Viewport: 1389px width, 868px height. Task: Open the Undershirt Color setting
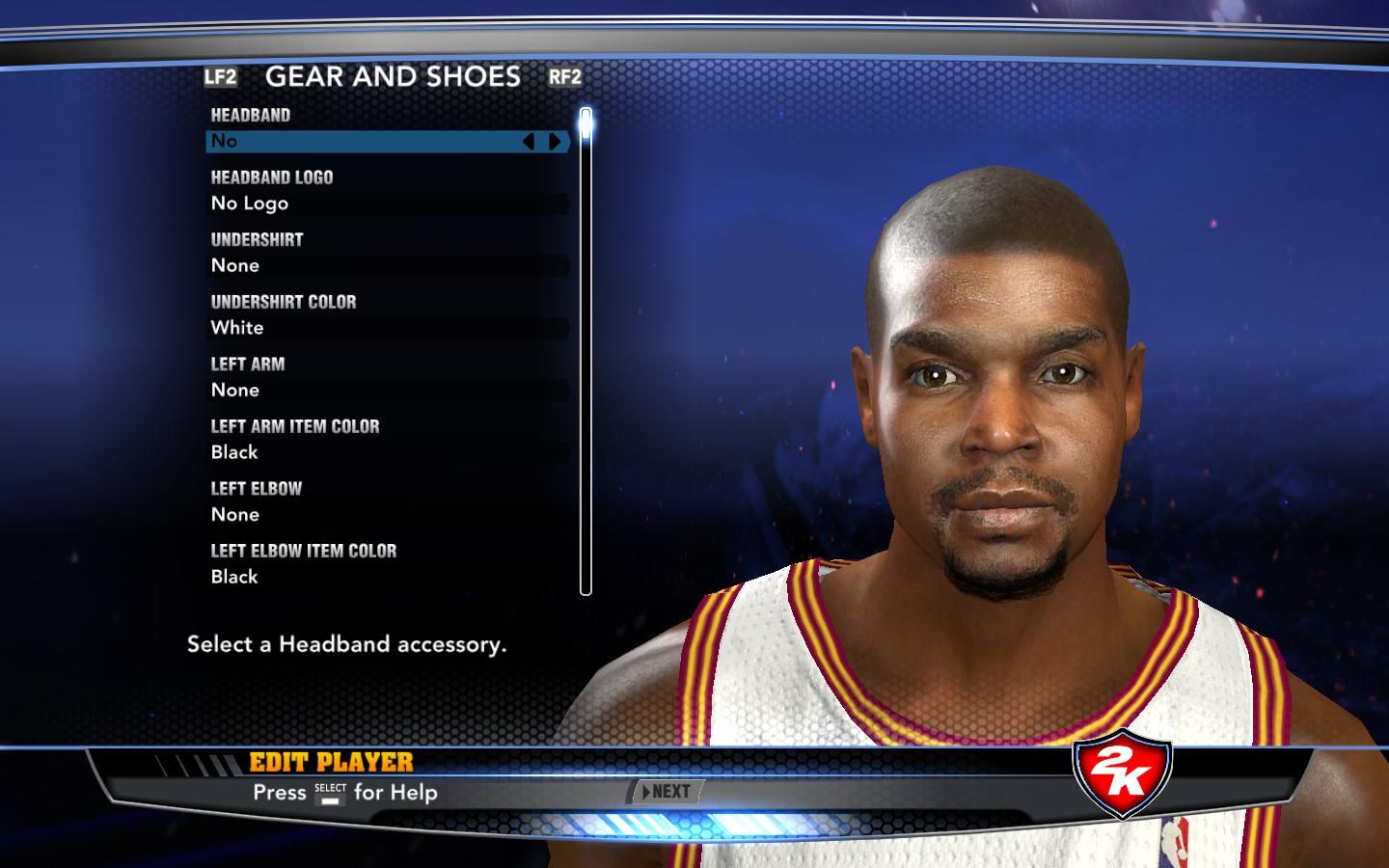(388, 328)
